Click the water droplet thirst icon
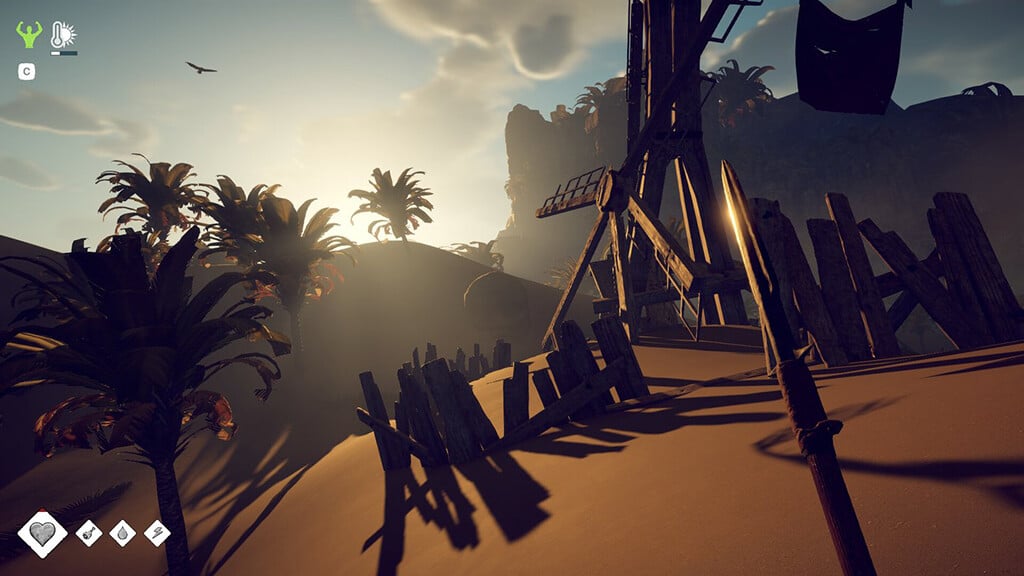 click(122, 533)
